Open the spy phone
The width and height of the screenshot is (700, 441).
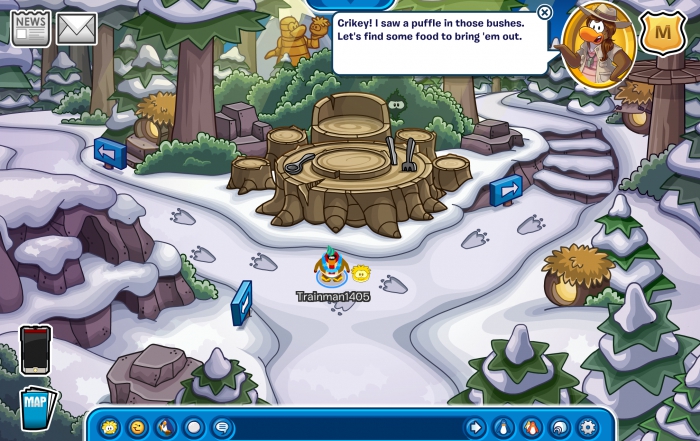pos(35,350)
